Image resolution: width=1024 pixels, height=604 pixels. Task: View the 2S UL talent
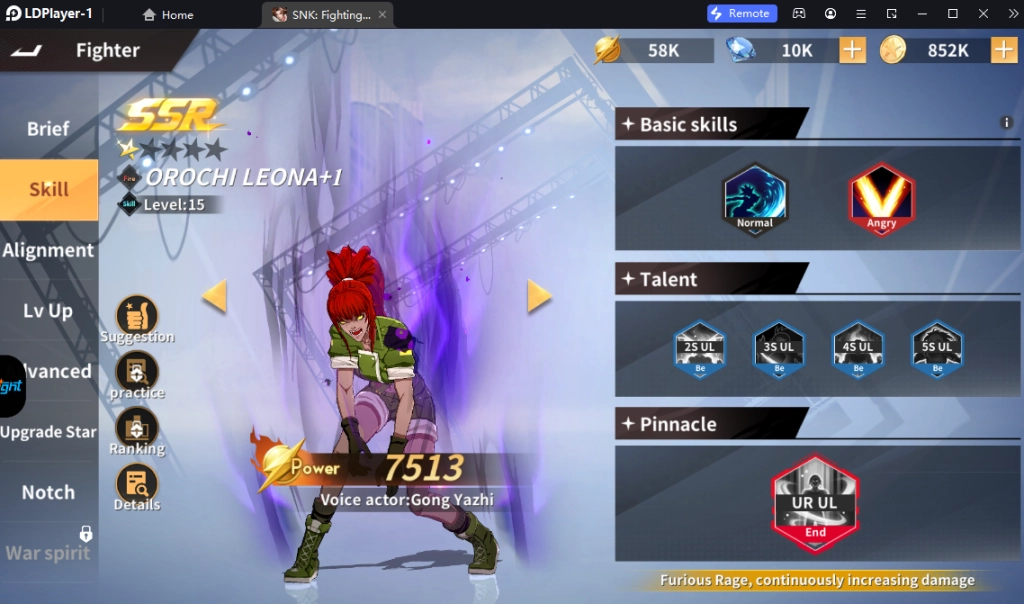[x=700, y=349]
